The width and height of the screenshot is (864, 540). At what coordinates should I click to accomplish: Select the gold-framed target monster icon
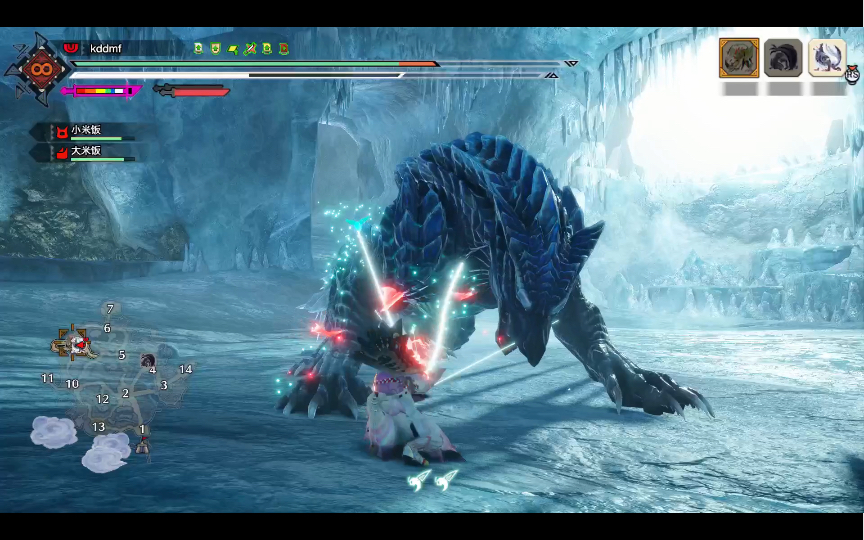[738, 58]
